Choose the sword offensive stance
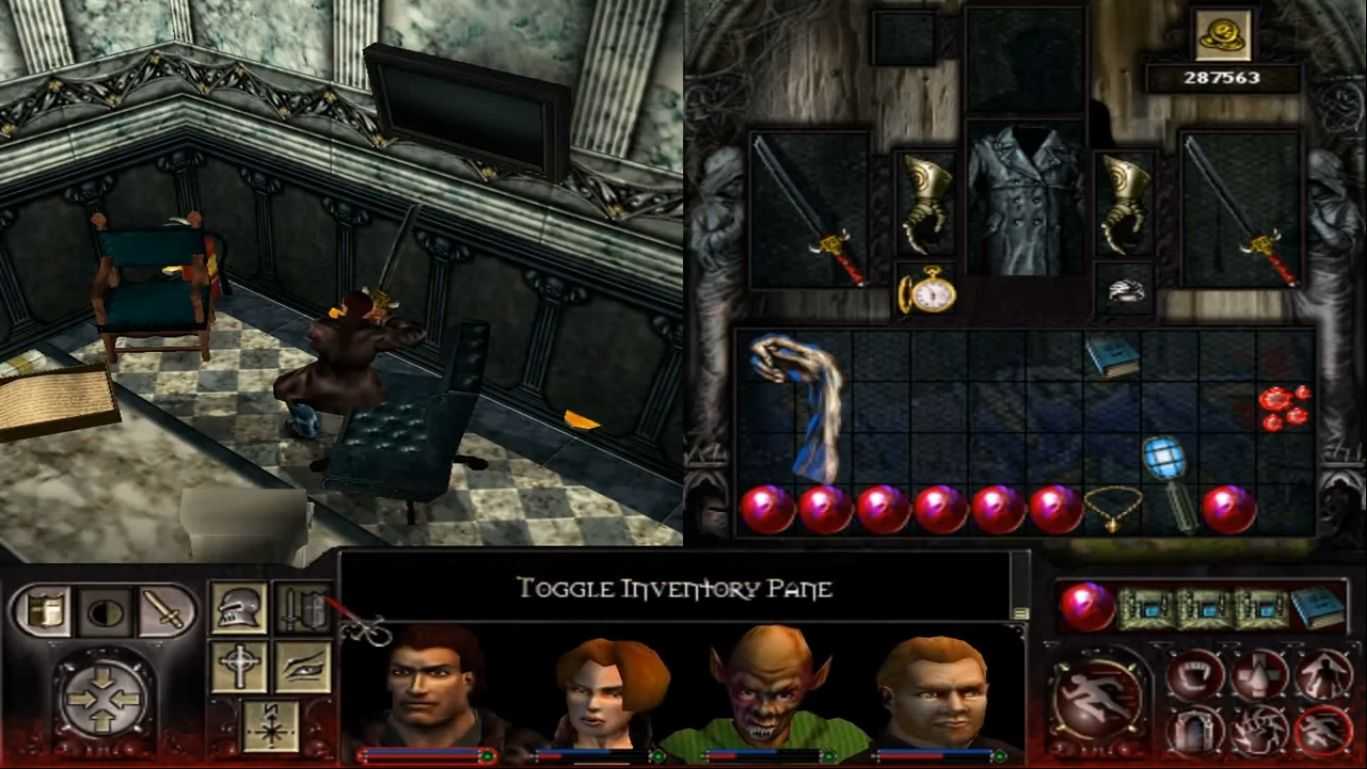 point(165,610)
